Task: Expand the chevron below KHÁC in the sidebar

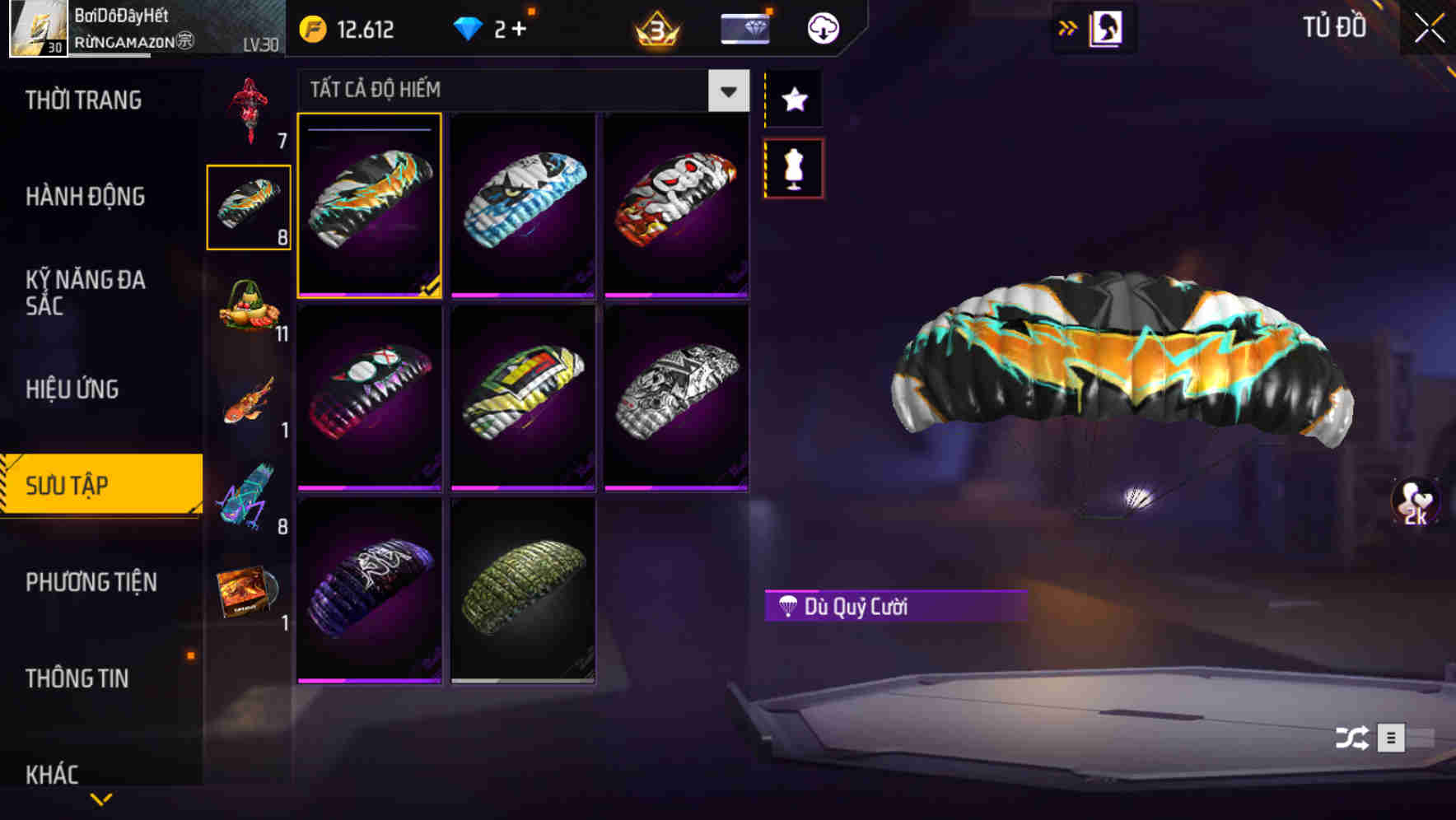Action: (100, 800)
